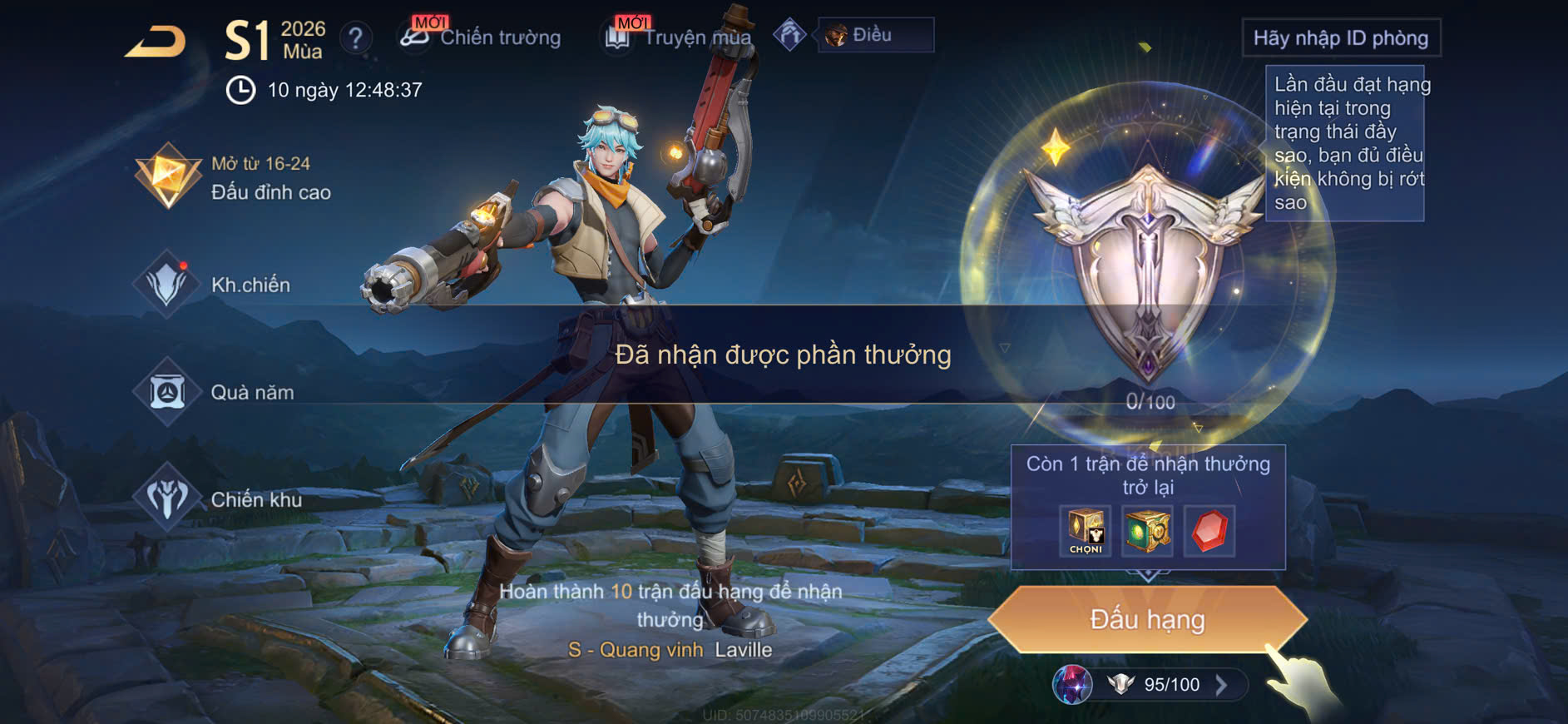Go back with the return arrow

click(x=156, y=42)
